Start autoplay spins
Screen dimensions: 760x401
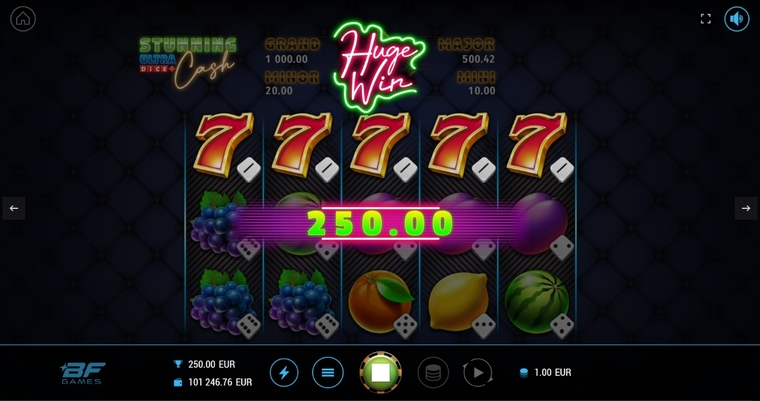coord(477,373)
